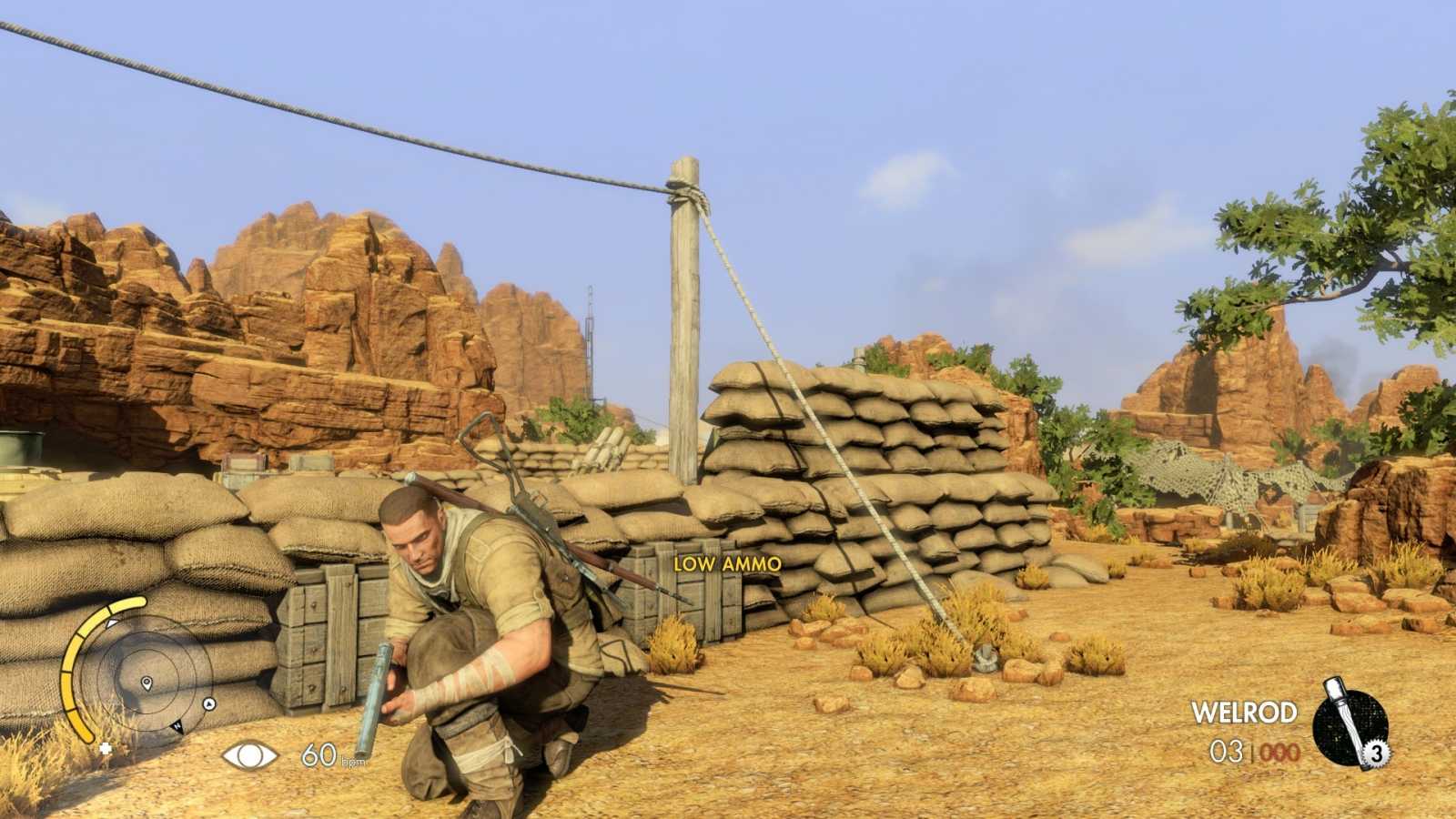Image resolution: width=1456 pixels, height=819 pixels.
Task: Click the grenade count badge showing 3
Action: [x=1377, y=753]
